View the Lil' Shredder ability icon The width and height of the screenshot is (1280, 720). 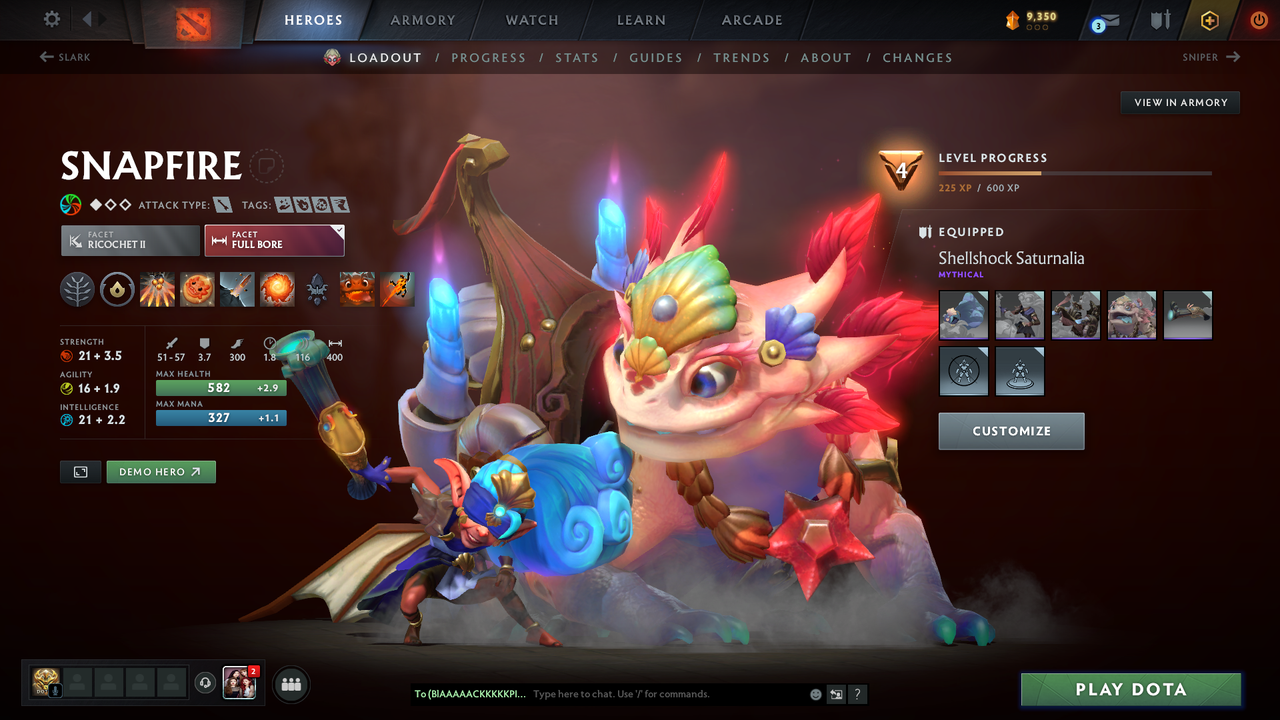click(x=237, y=290)
